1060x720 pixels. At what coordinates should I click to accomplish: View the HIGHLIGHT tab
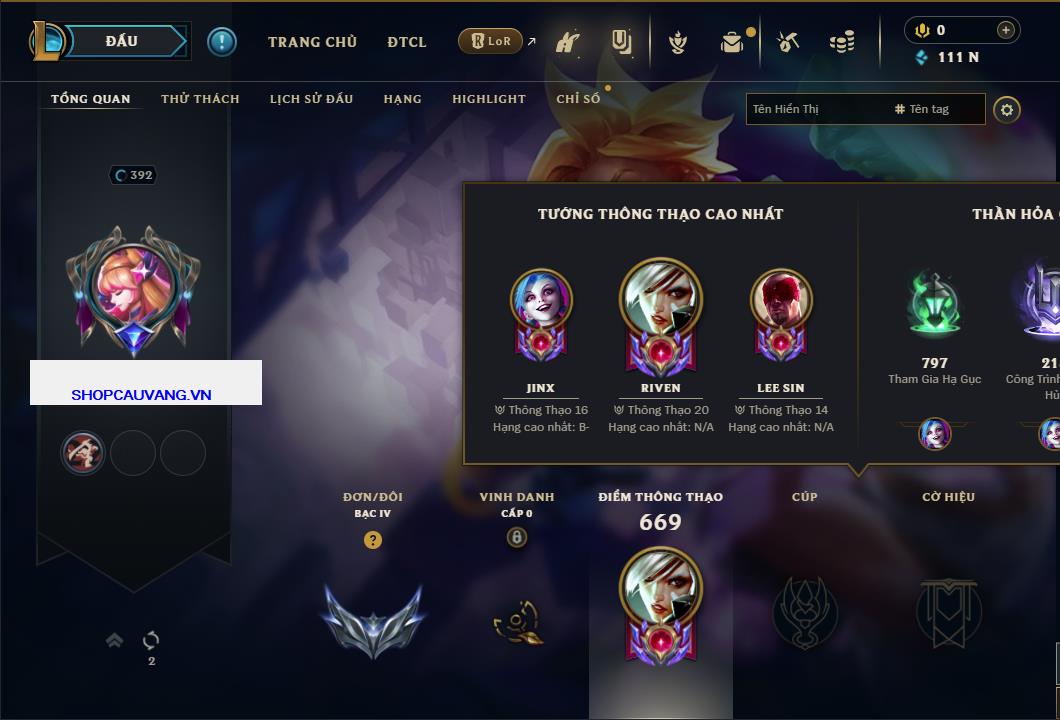[x=488, y=99]
